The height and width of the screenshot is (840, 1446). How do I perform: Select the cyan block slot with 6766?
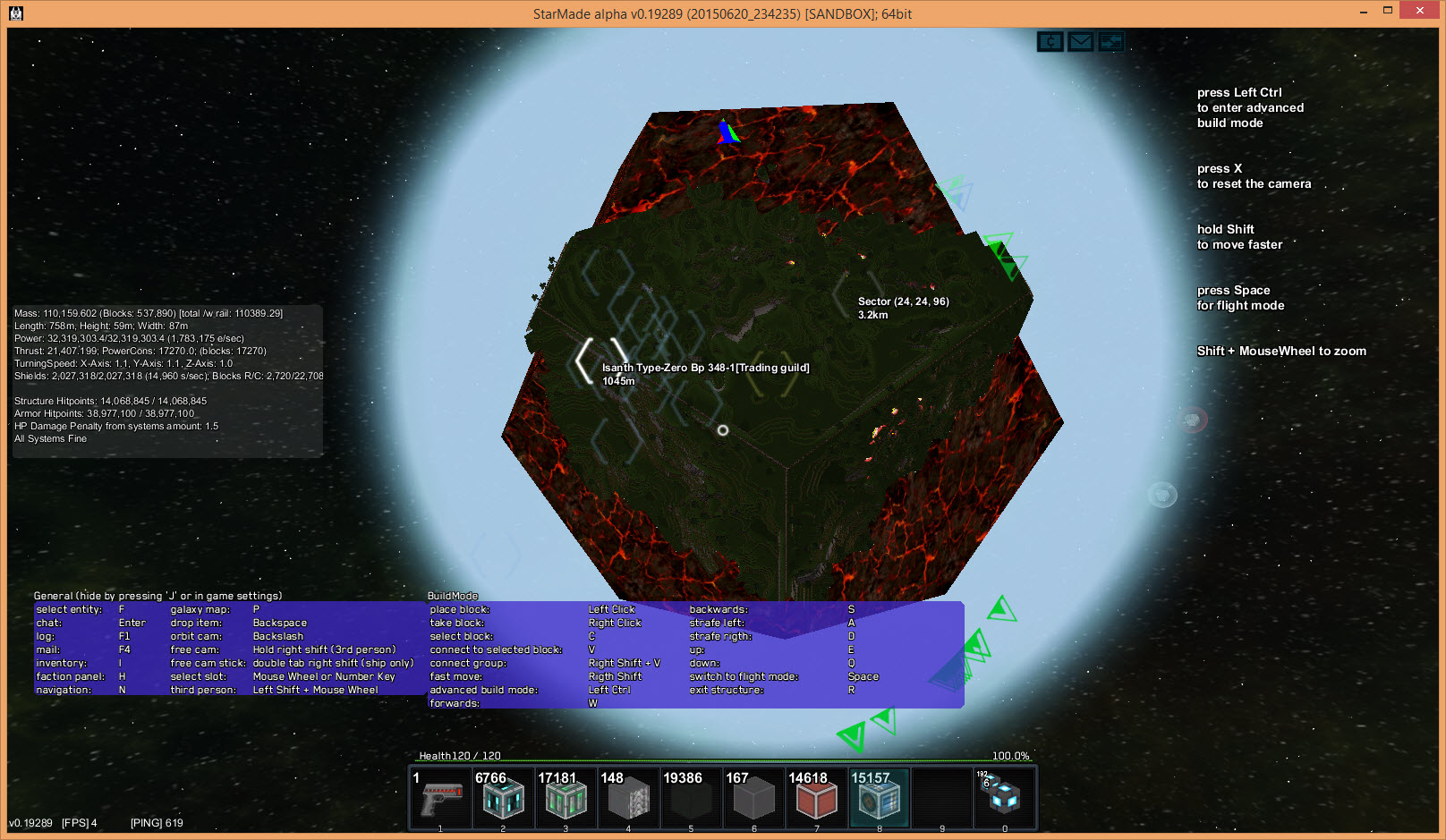503,798
